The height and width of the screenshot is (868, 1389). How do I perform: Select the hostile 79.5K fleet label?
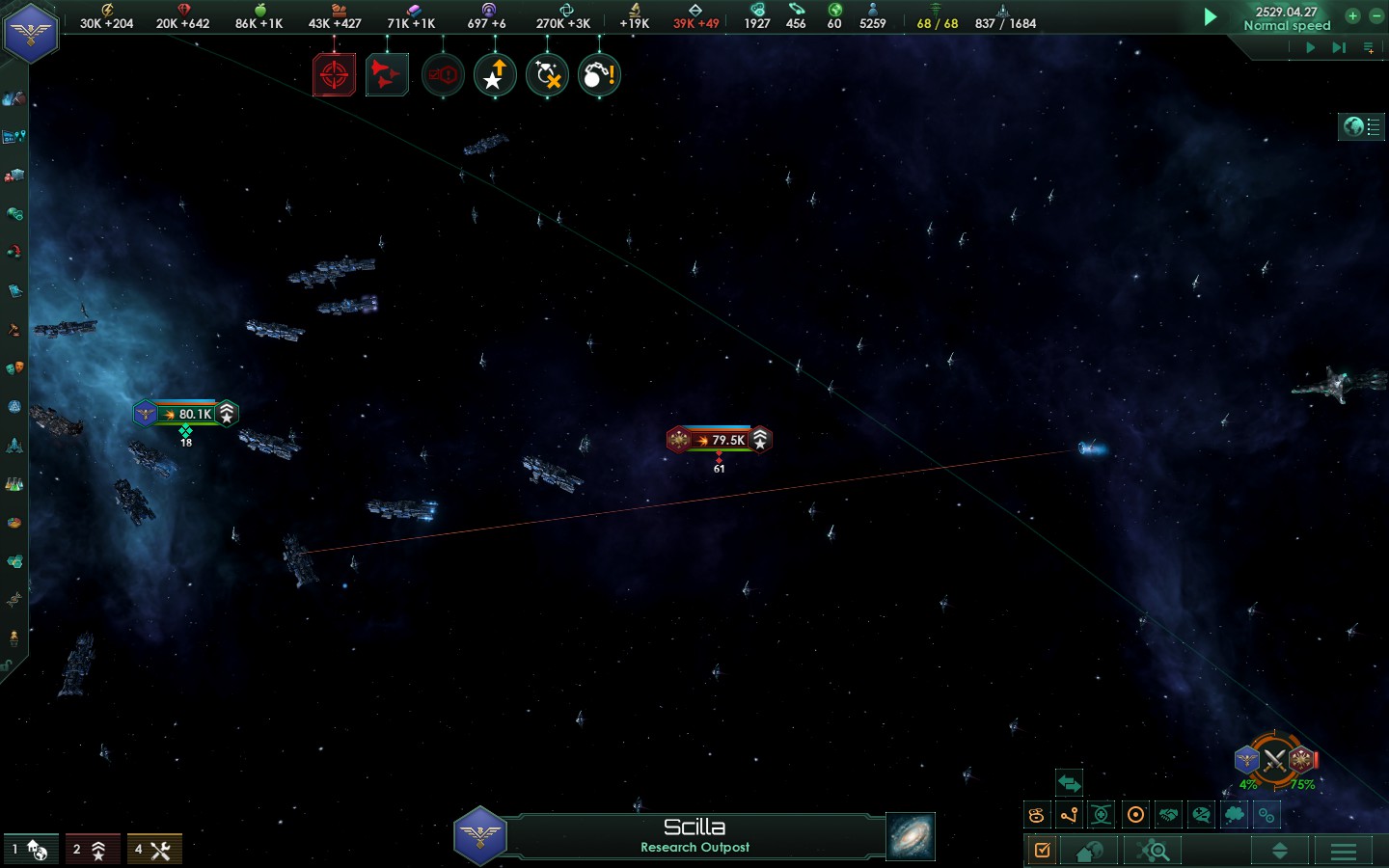click(720, 440)
